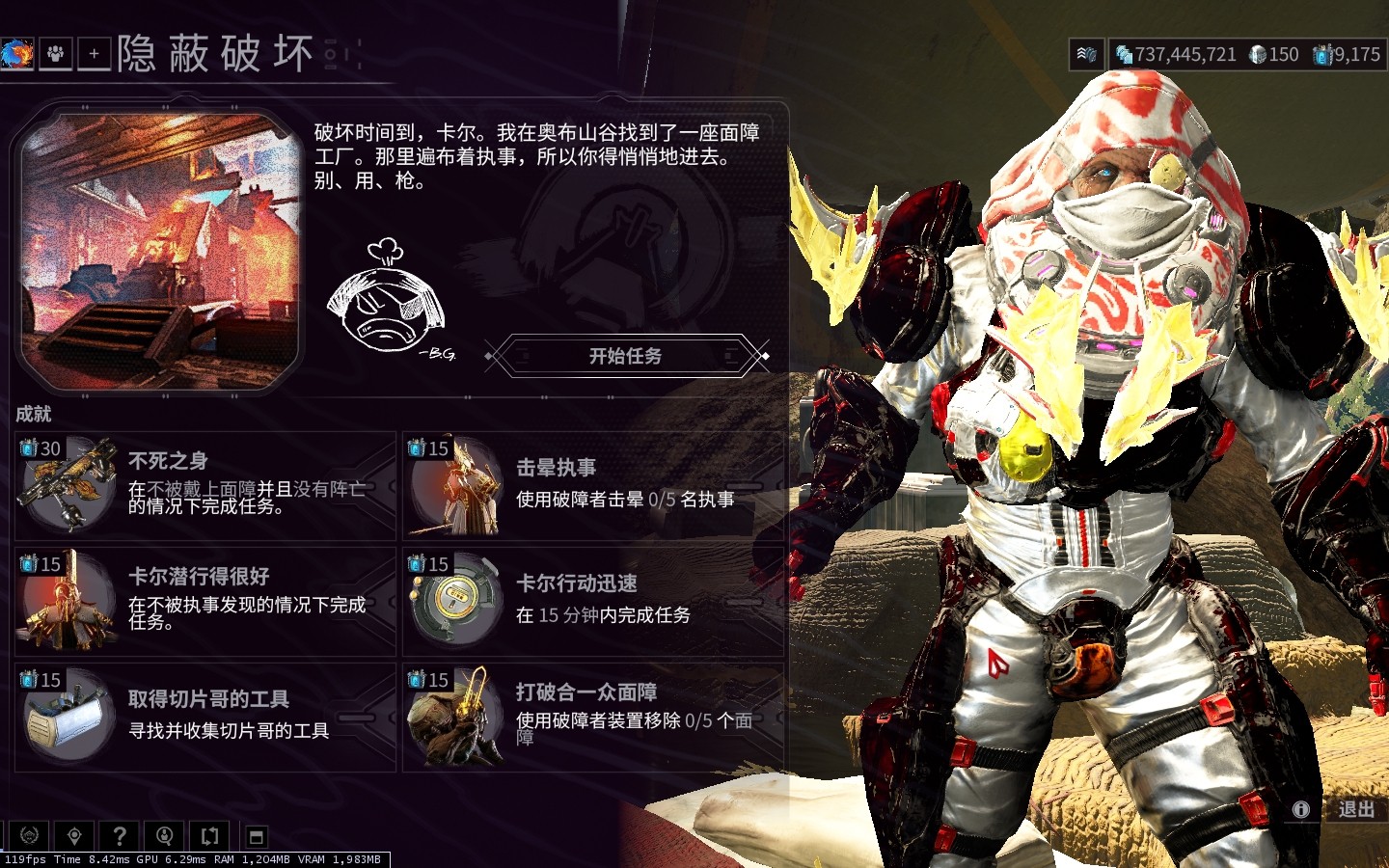Expand the 卡尔行动迅速 achievement entry
The width and height of the screenshot is (1389, 868).
[593, 598]
